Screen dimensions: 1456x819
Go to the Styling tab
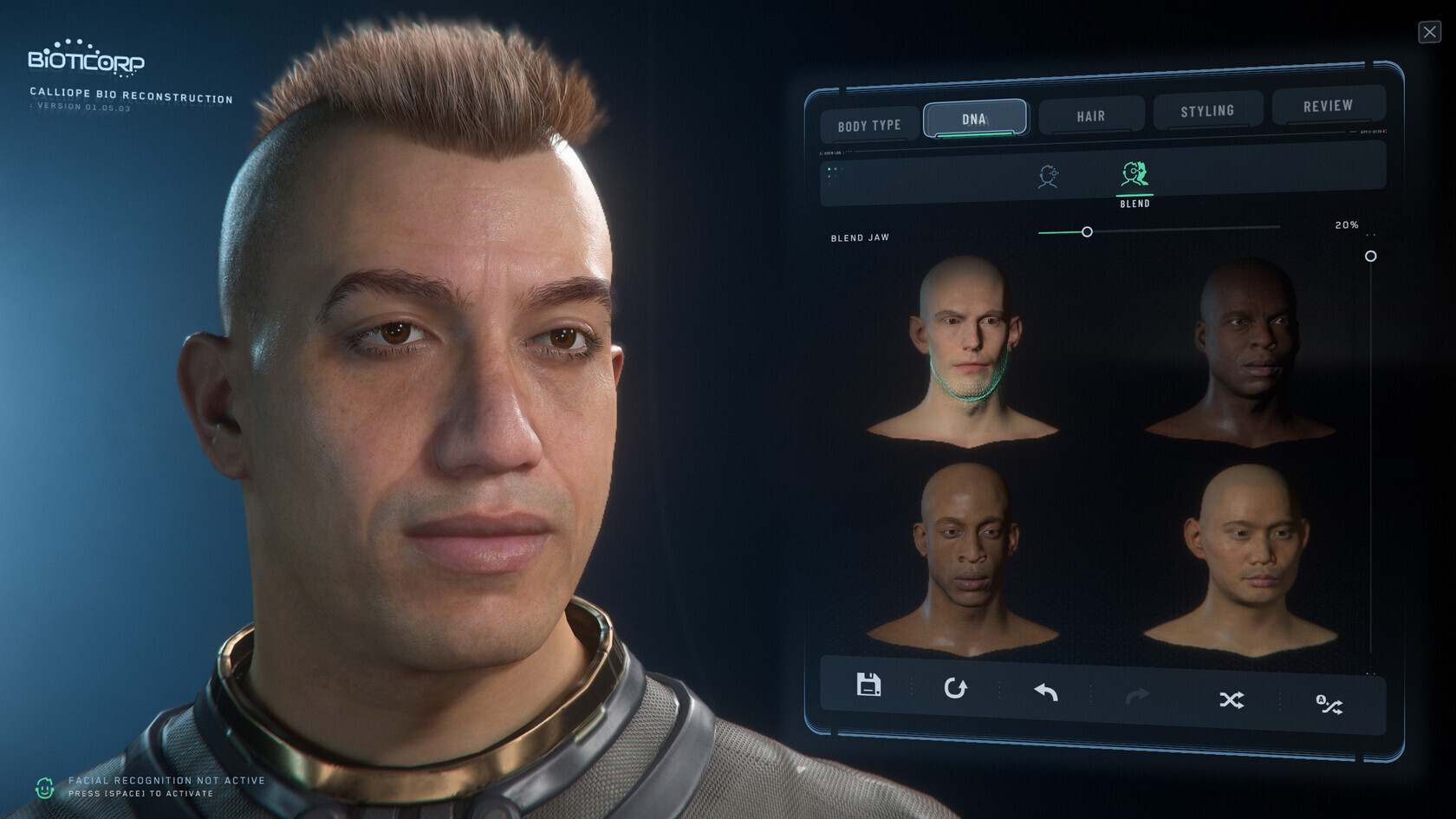pyautogui.click(x=1206, y=111)
